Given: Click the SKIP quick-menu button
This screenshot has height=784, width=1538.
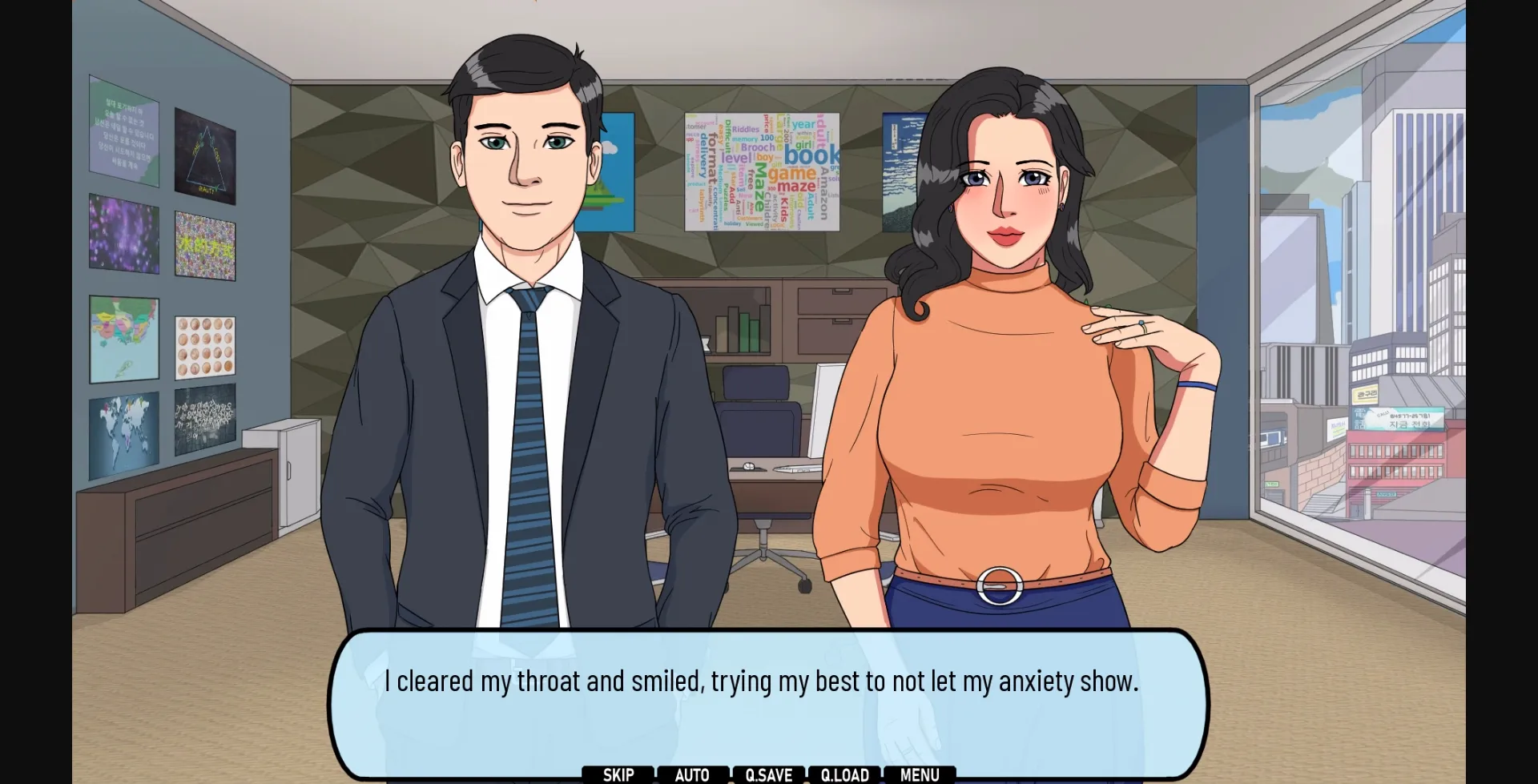Looking at the screenshot, I should coord(618,774).
